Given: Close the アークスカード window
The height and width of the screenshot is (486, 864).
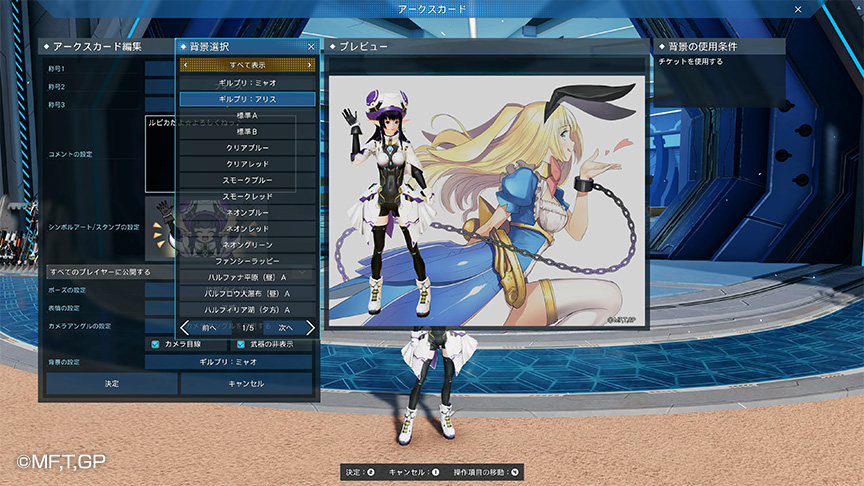Looking at the screenshot, I should point(797,9).
